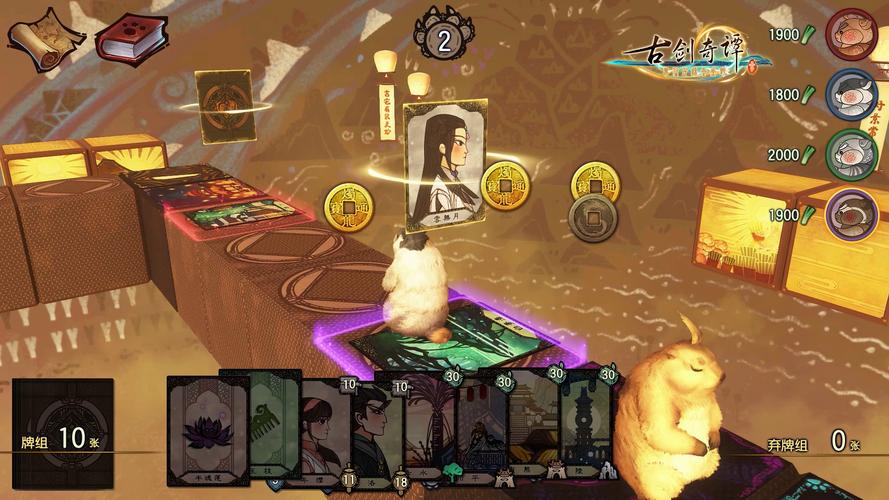Select the green-ringed player avatar

coord(851,155)
